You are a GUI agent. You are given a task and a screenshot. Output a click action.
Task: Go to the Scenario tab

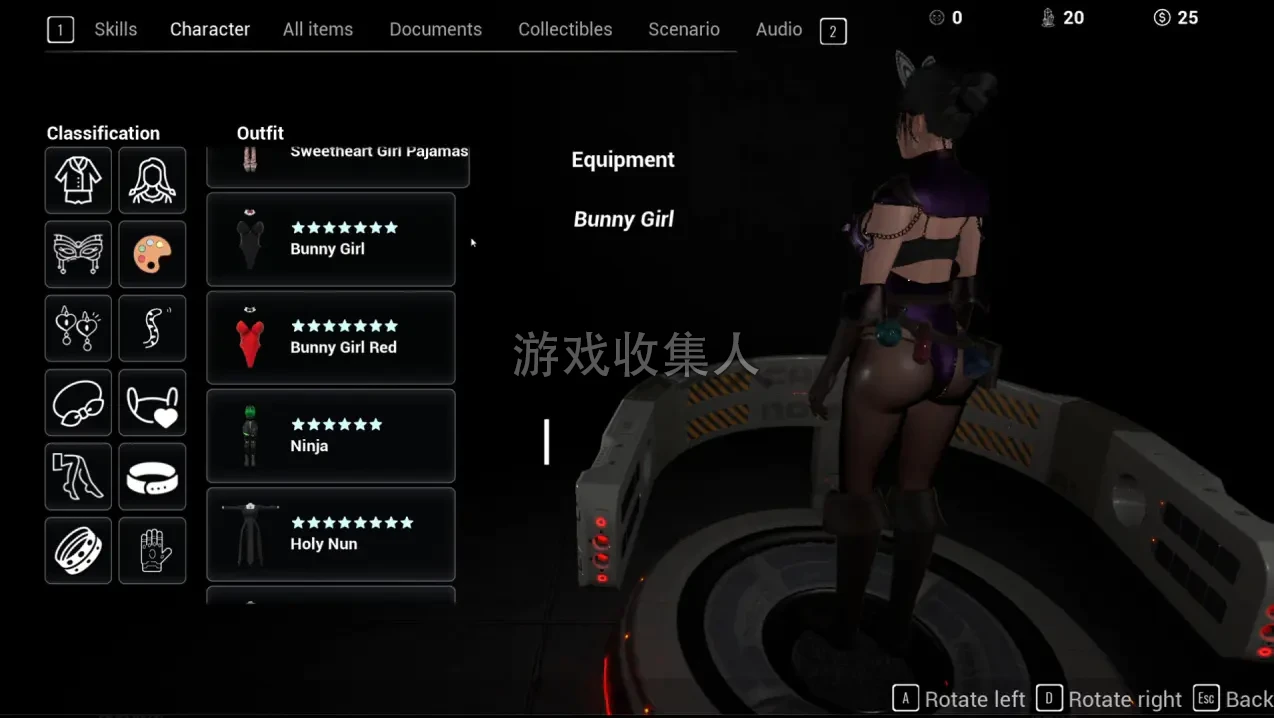[x=683, y=30]
